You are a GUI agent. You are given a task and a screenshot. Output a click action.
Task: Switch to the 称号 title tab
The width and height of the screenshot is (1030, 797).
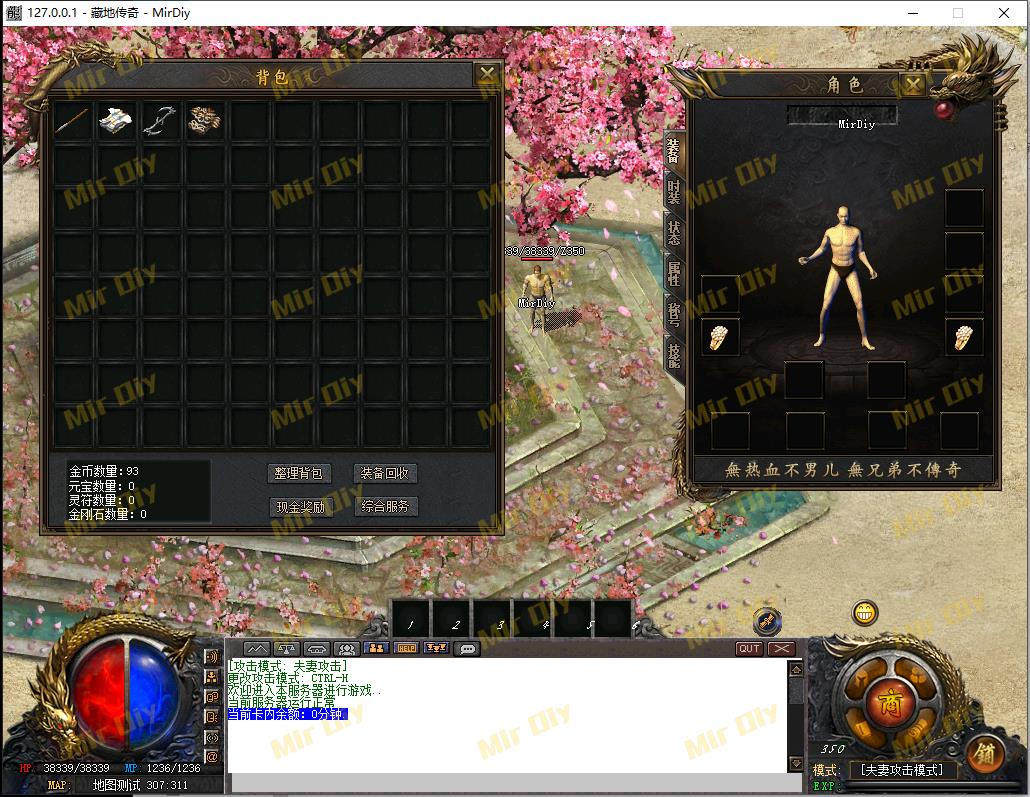click(x=674, y=313)
